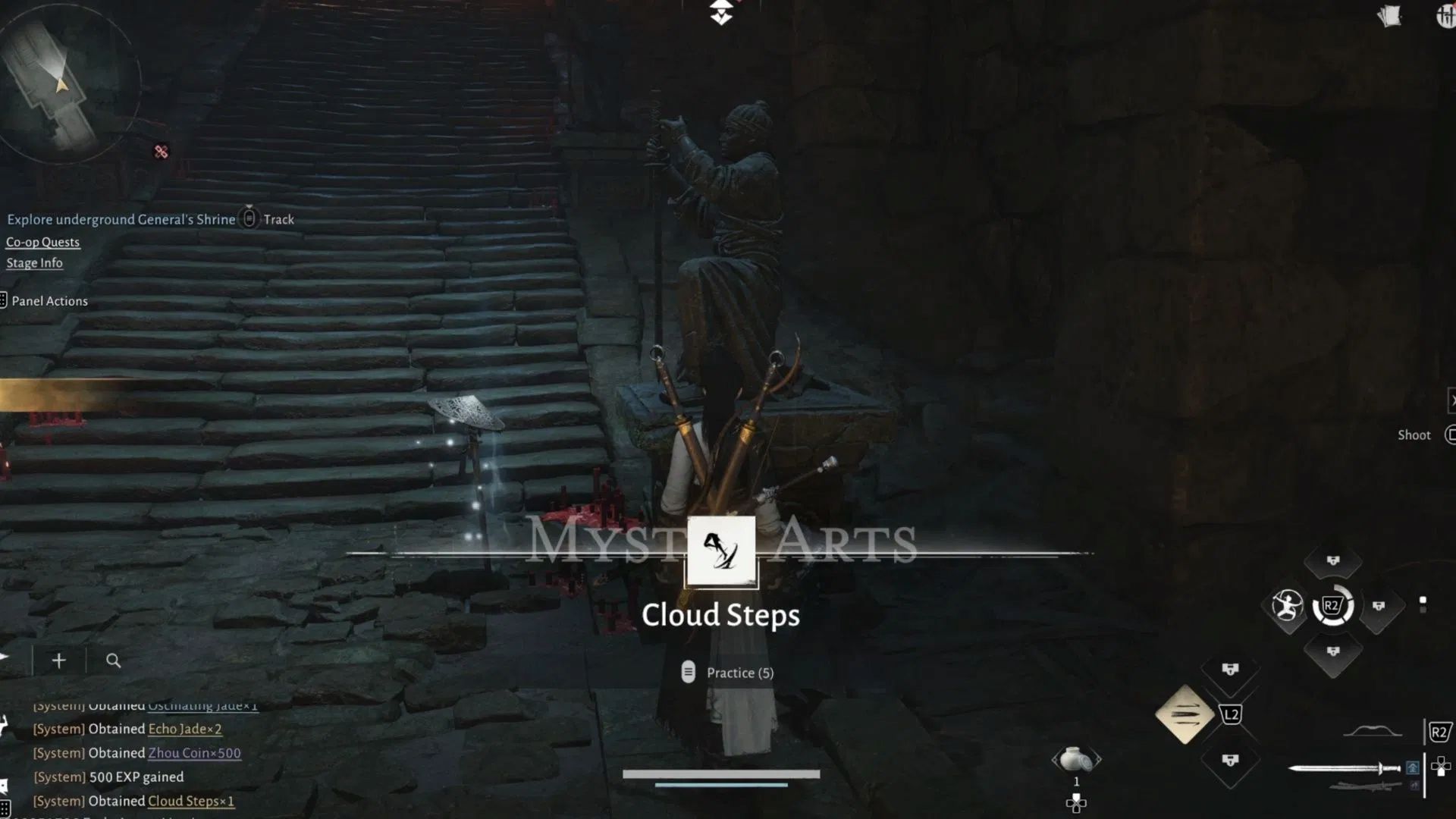Open chat search with the magnifier icon

coord(112,660)
